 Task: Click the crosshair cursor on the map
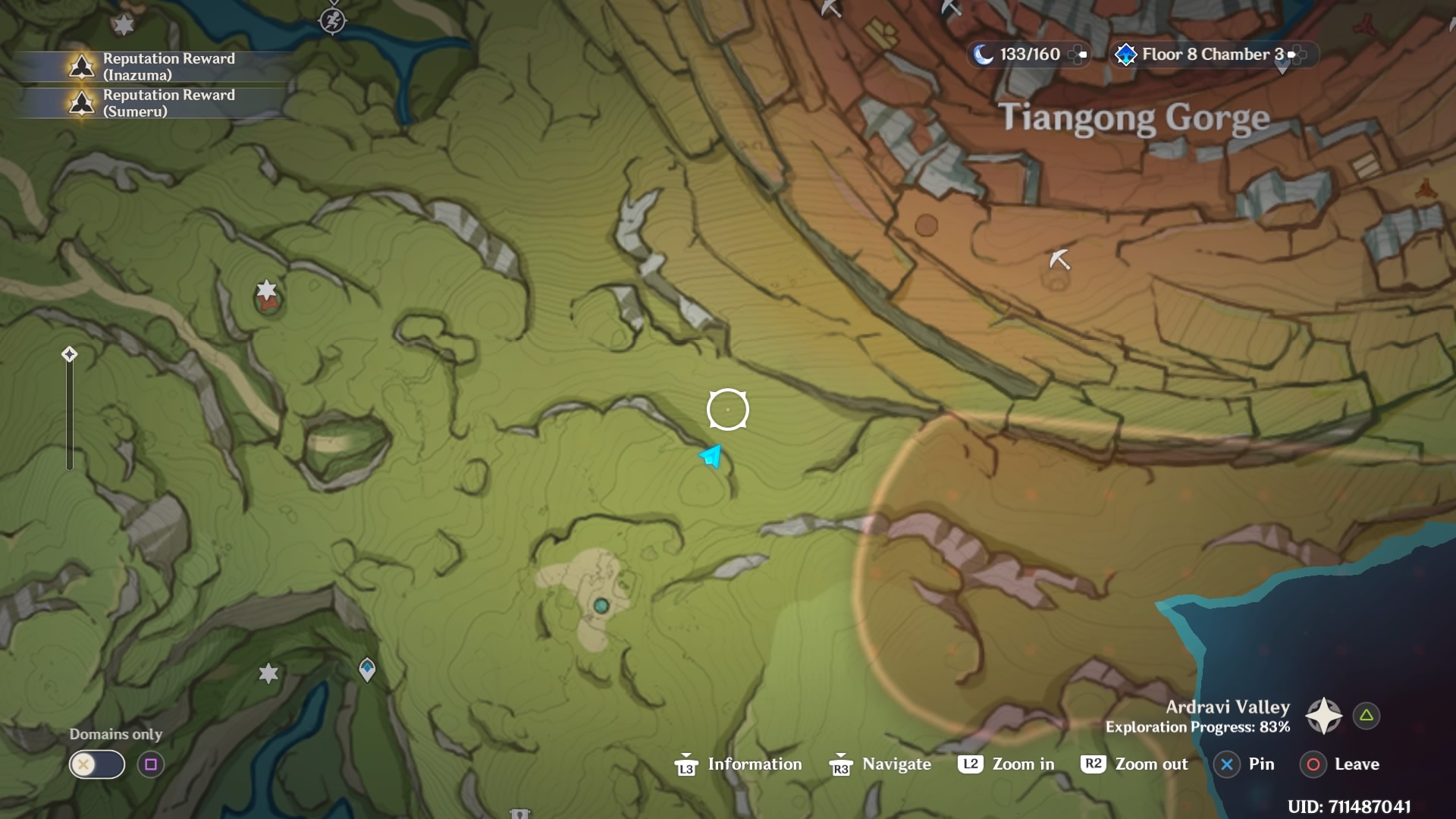727,409
